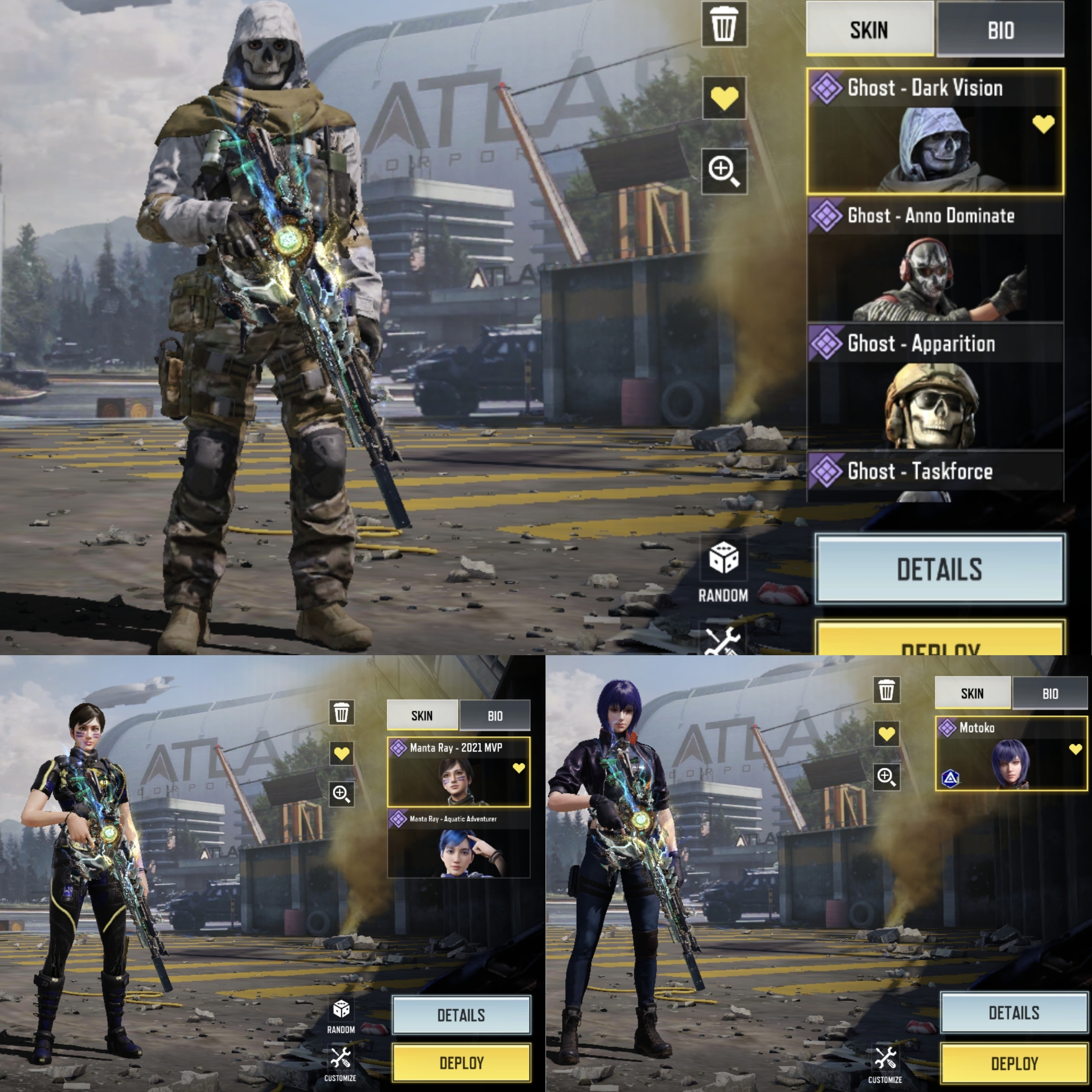Choose the Manta Ray - Aquatic Adventurer skin
Screen dimensions: 1092x1092
click(x=459, y=843)
